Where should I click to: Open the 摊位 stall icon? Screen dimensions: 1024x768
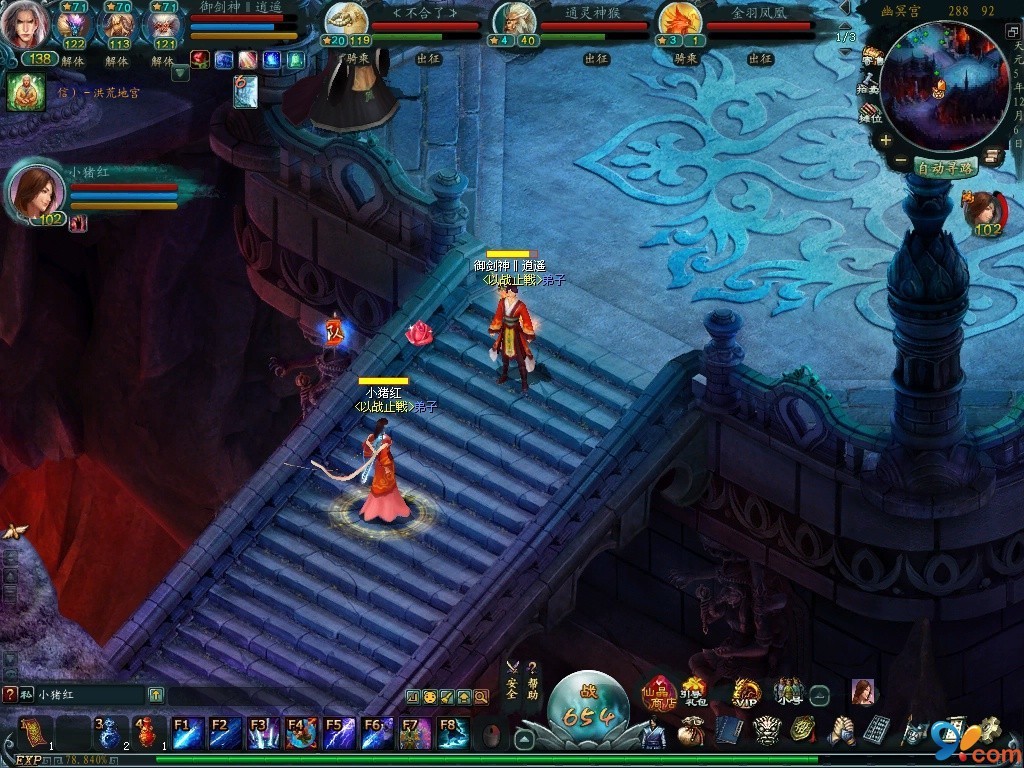coord(870,113)
